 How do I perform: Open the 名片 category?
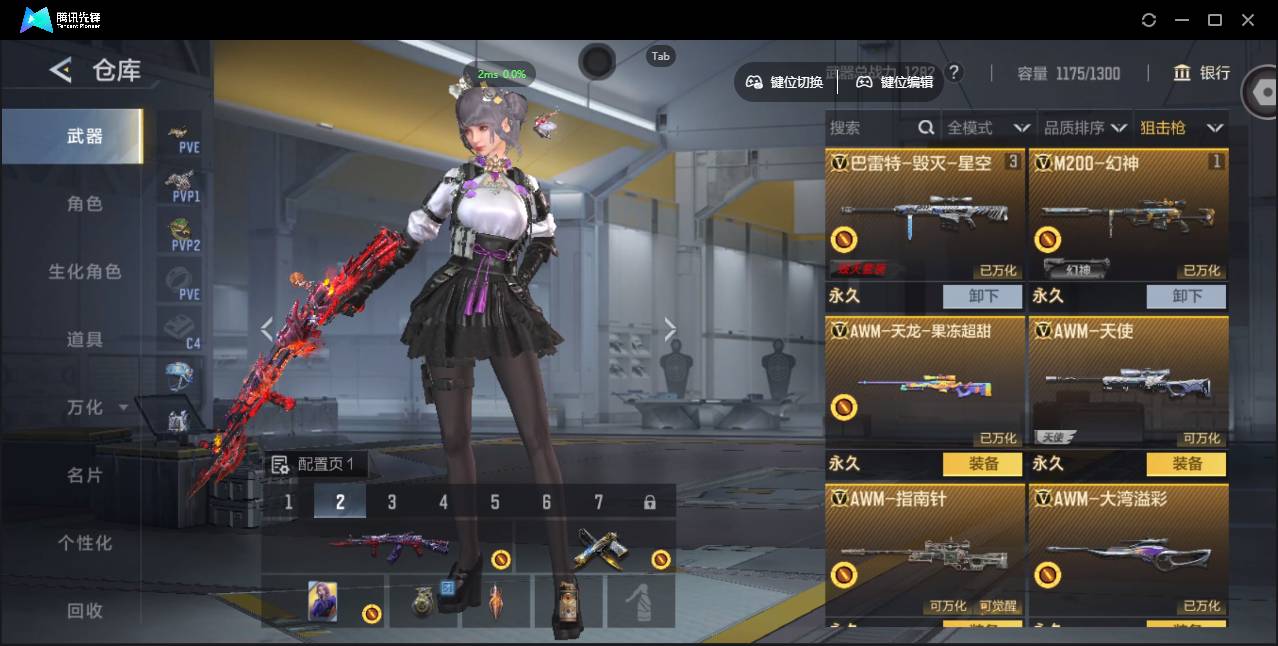85,475
